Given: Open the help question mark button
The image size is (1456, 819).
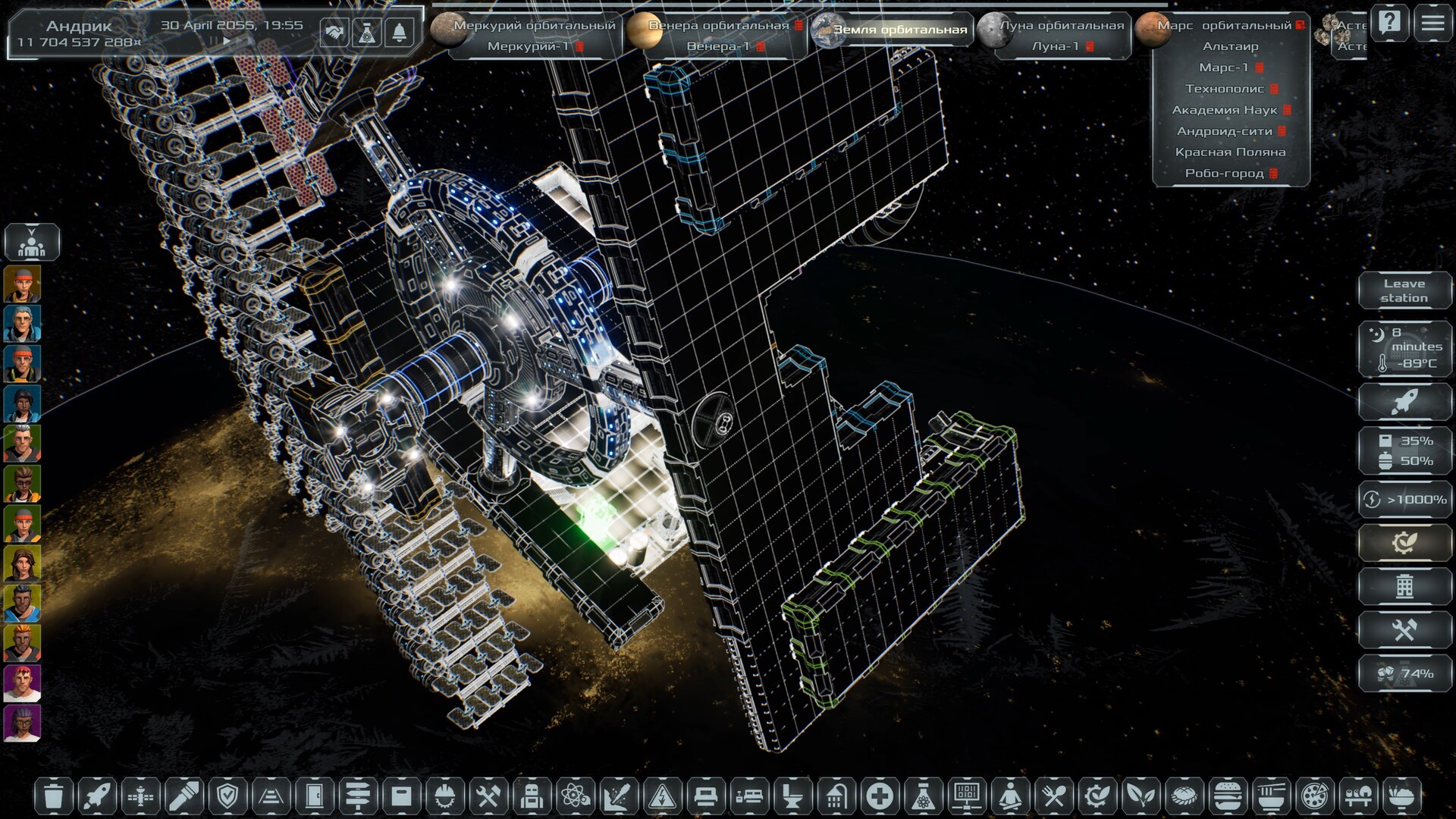Looking at the screenshot, I should [1389, 23].
